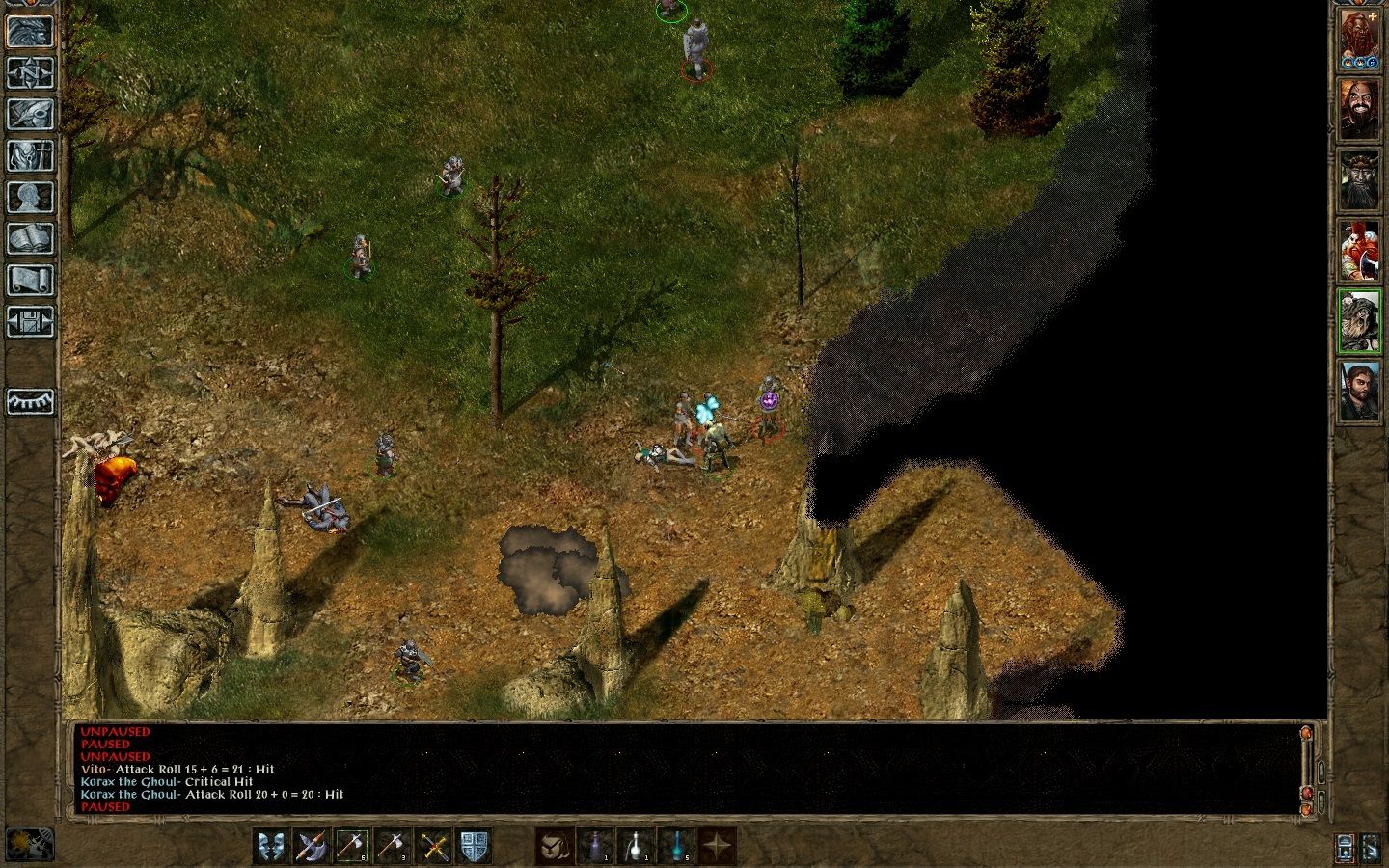Viewport: 1389px width, 868px height.
Task: Select the throwing axe with 3 remaining
Action: [x=389, y=846]
